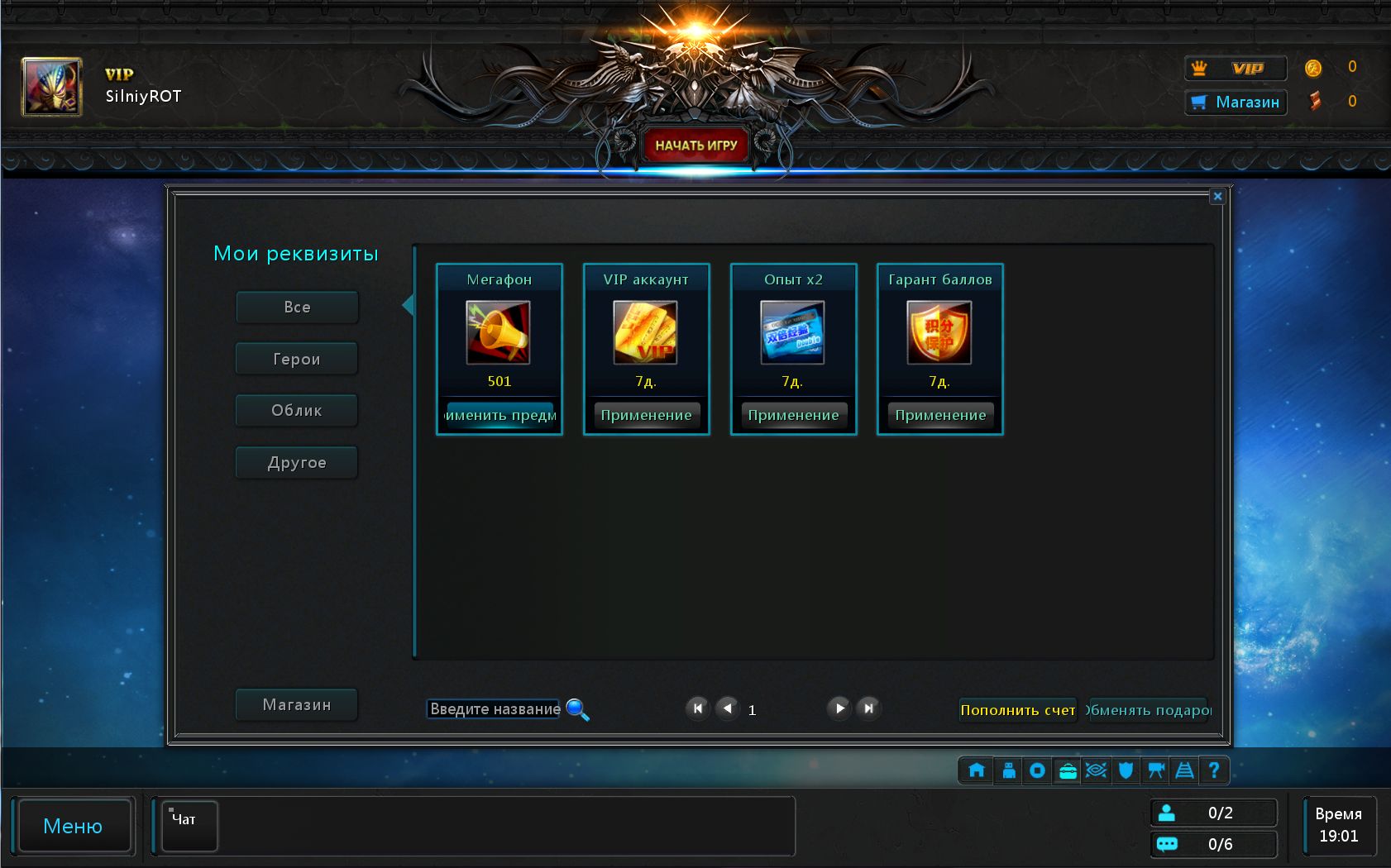Switch to the Герои category tab
This screenshot has width=1391, height=868.
pyautogui.click(x=296, y=358)
